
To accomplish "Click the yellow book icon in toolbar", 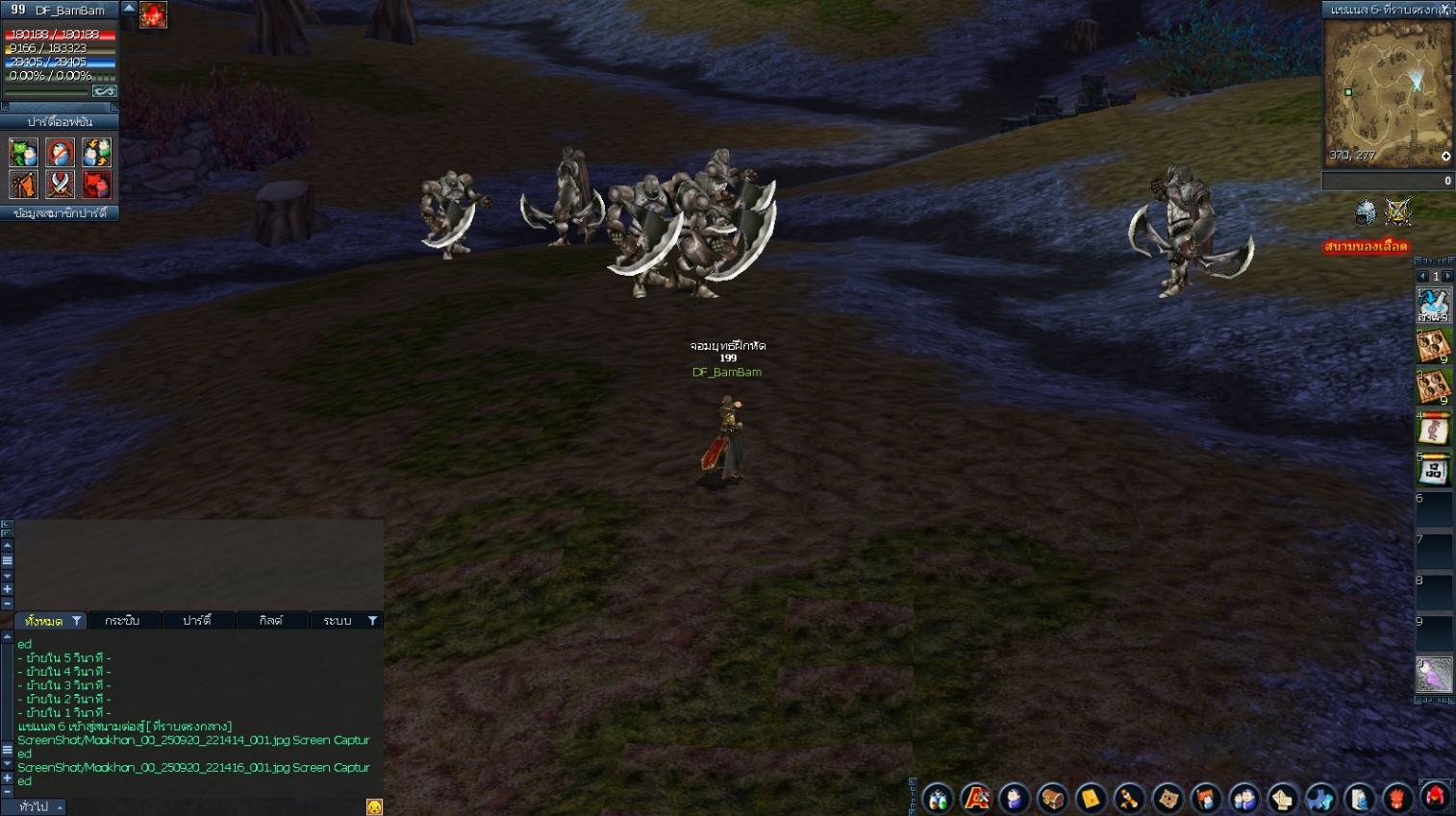I will pyautogui.click(x=1091, y=799).
